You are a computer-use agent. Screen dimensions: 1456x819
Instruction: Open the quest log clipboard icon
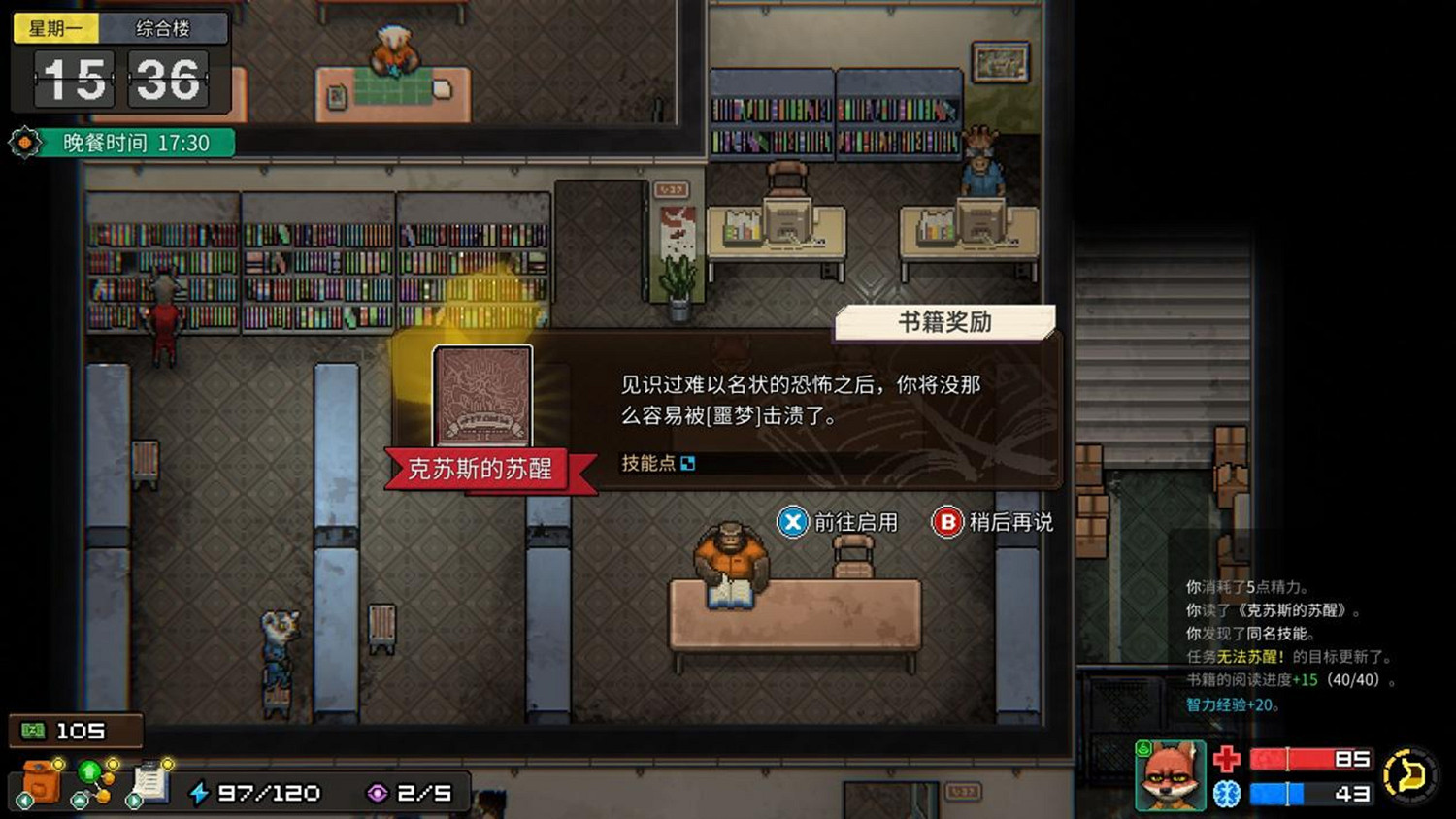pyautogui.click(x=150, y=781)
